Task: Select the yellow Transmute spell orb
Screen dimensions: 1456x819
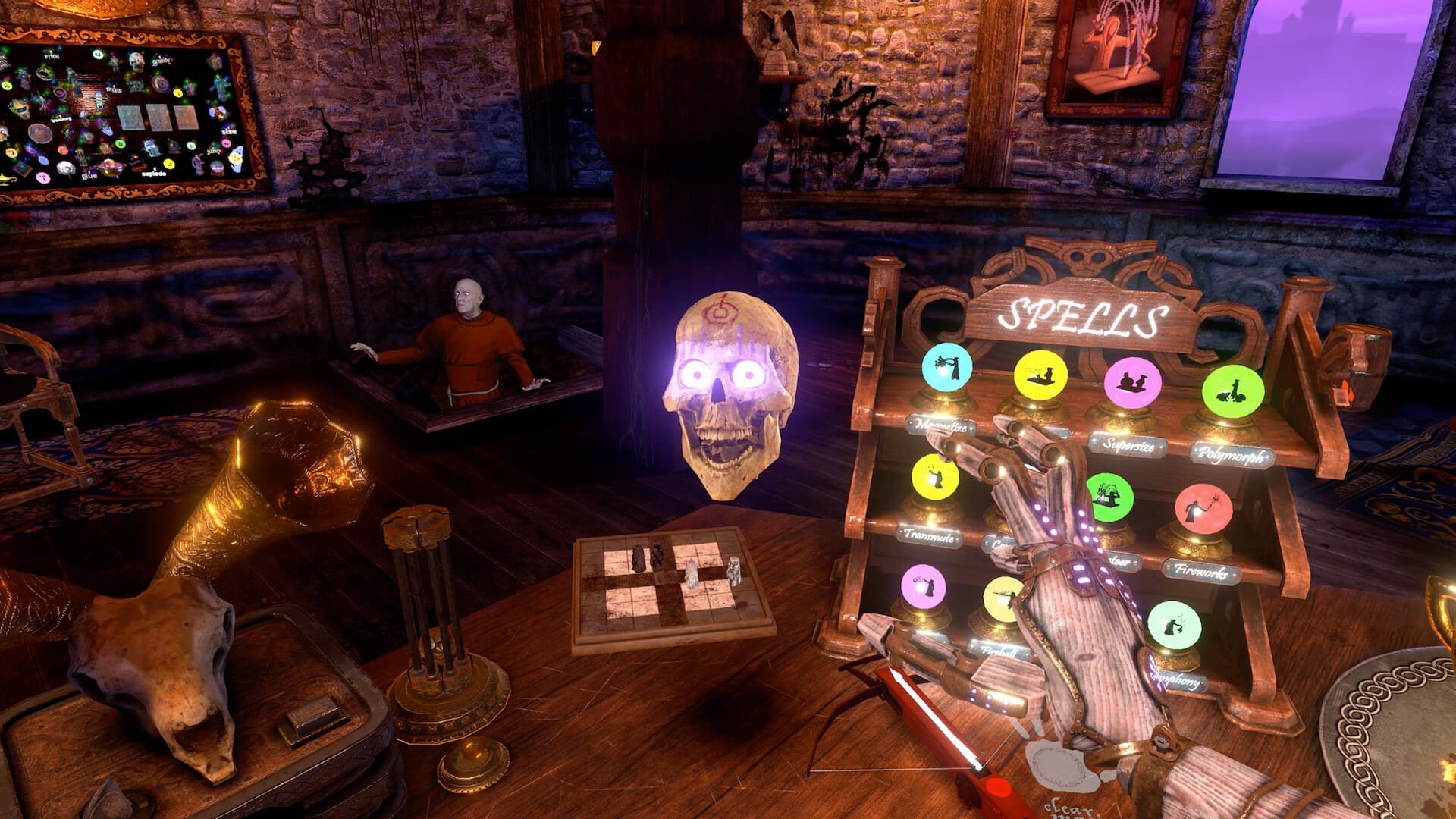Action: coord(935,477)
